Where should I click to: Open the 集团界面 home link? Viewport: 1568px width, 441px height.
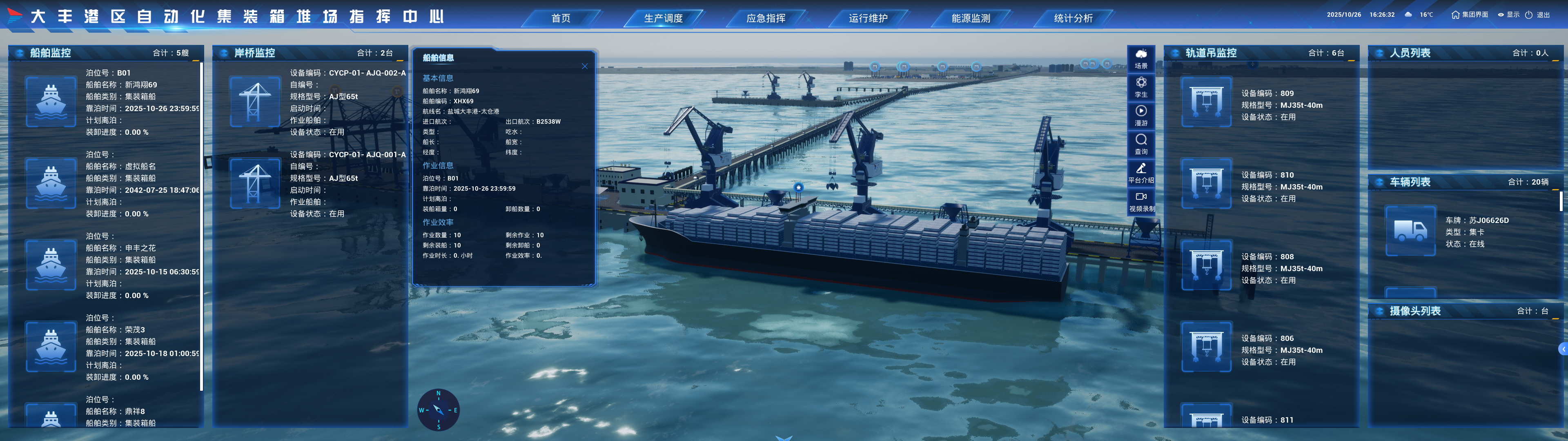(1469, 15)
